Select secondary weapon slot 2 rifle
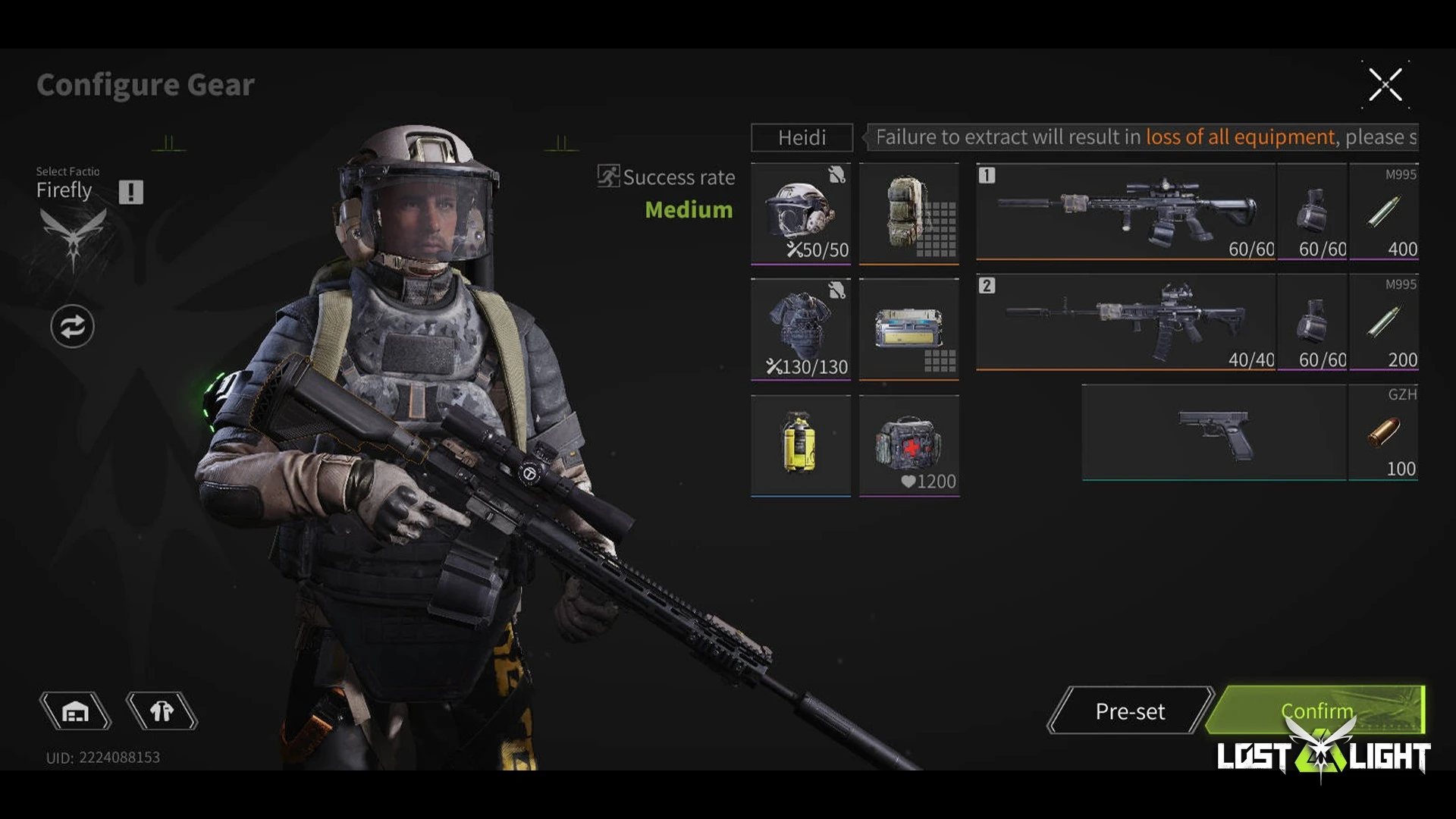The height and width of the screenshot is (819, 1456). [x=1125, y=322]
